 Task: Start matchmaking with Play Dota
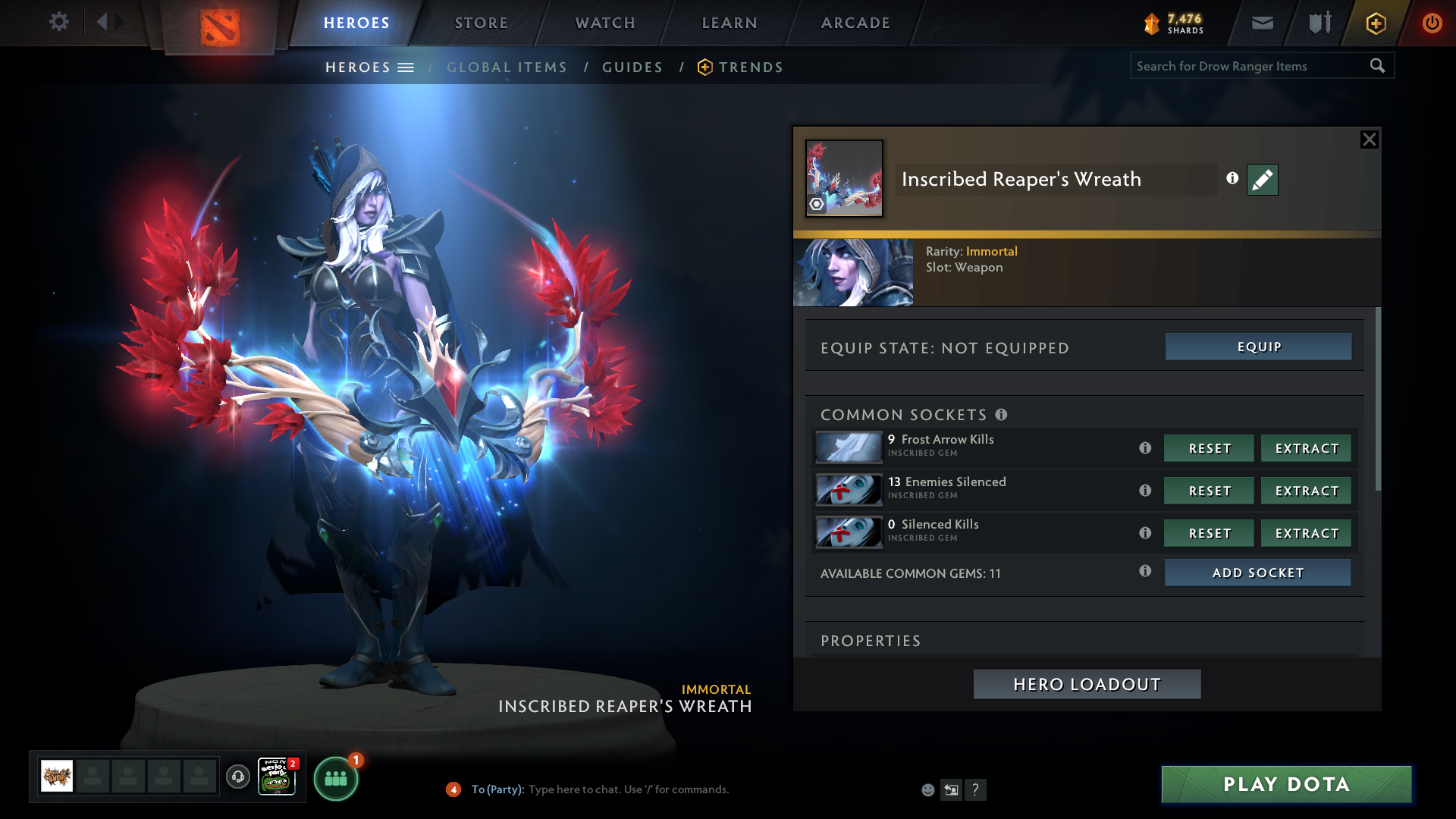(x=1286, y=784)
